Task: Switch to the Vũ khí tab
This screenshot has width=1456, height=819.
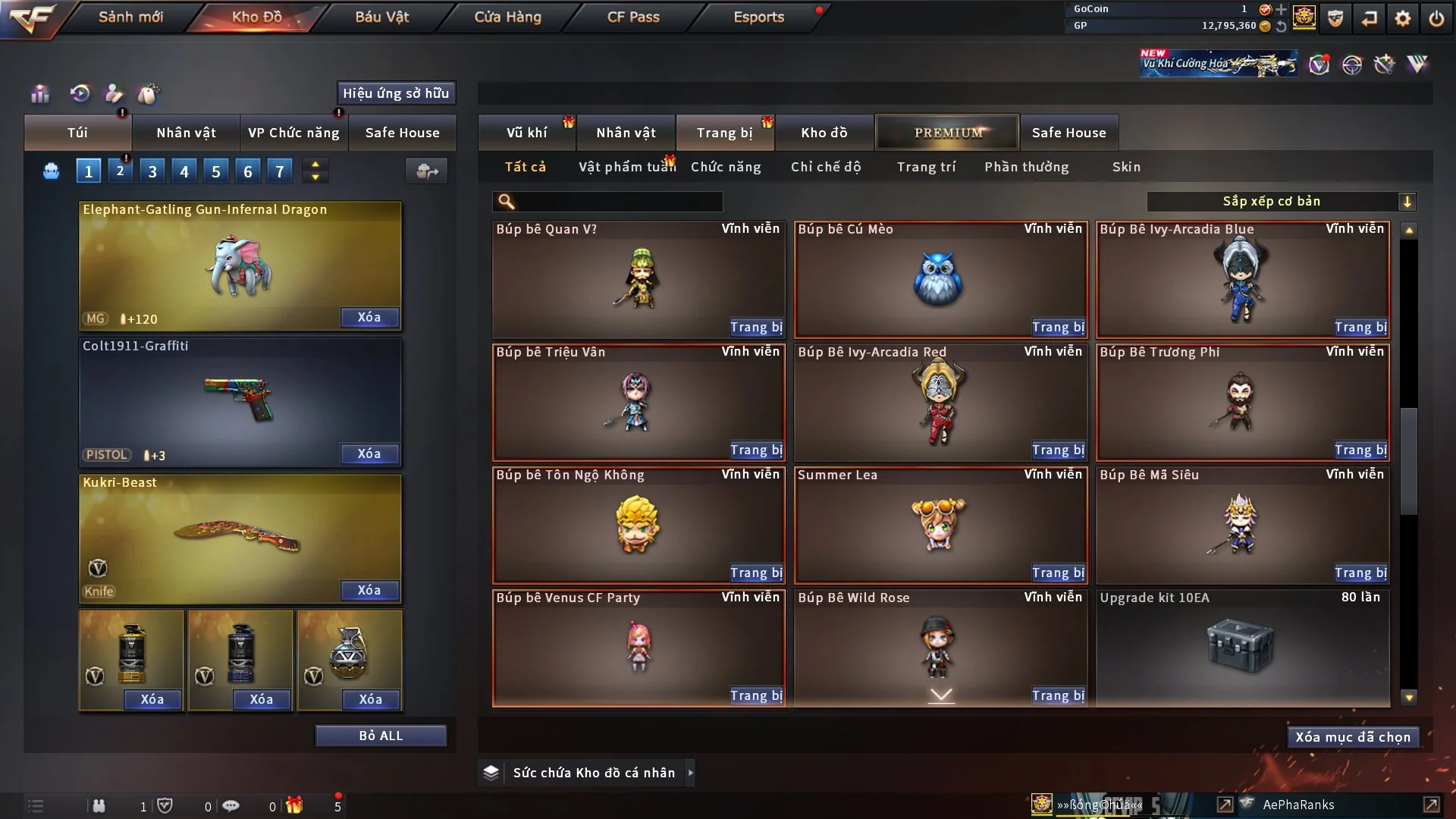Action: coord(526,133)
